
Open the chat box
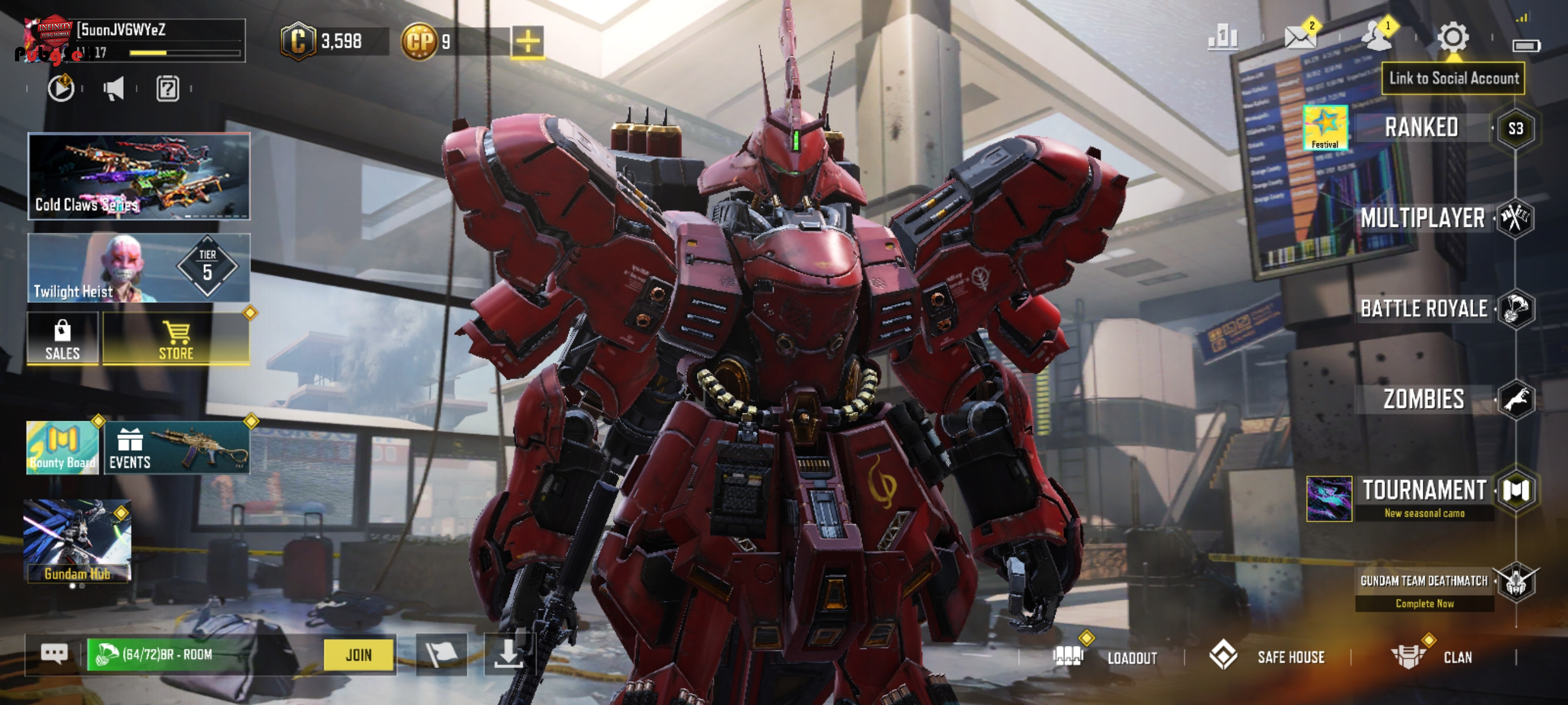(x=54, y=654)
